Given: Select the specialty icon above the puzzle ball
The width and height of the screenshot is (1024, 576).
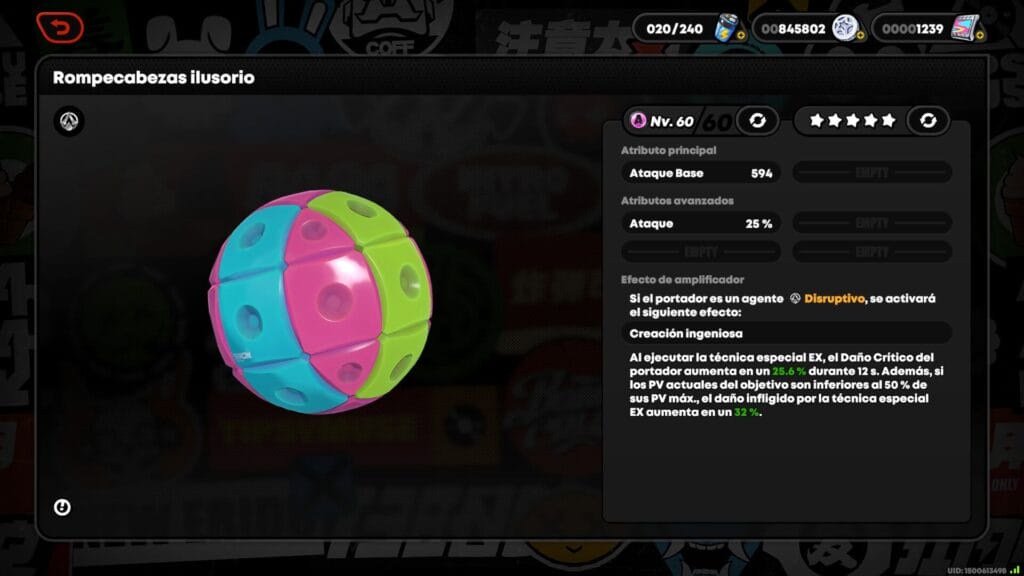Looking at the screenshot, I should tap(69, 122).
